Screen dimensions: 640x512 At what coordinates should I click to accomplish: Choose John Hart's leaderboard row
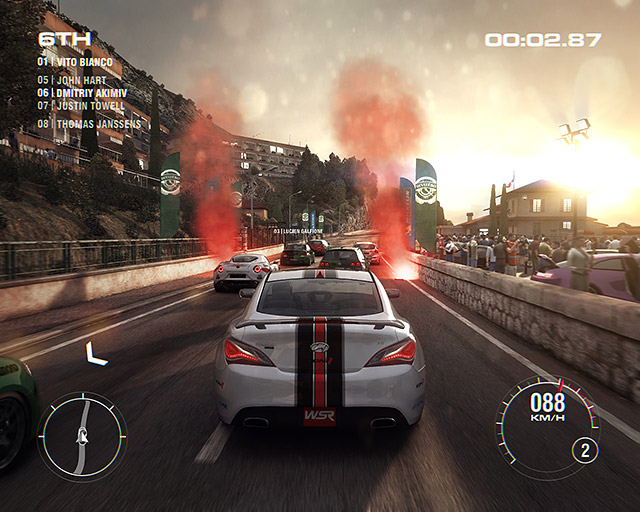pos(72,80)
